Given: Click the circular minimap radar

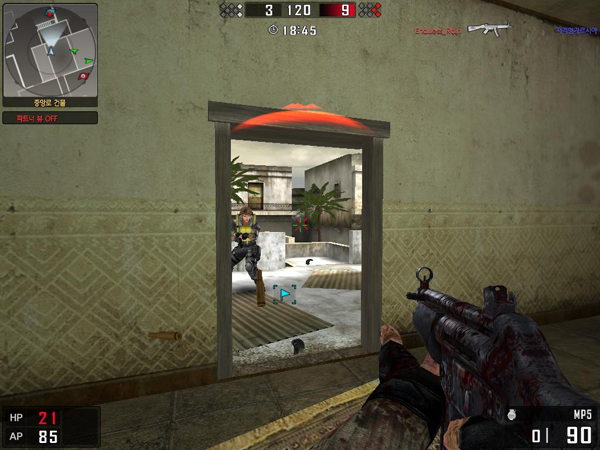Looking at the screenshot, I should (x=50, y=49).
